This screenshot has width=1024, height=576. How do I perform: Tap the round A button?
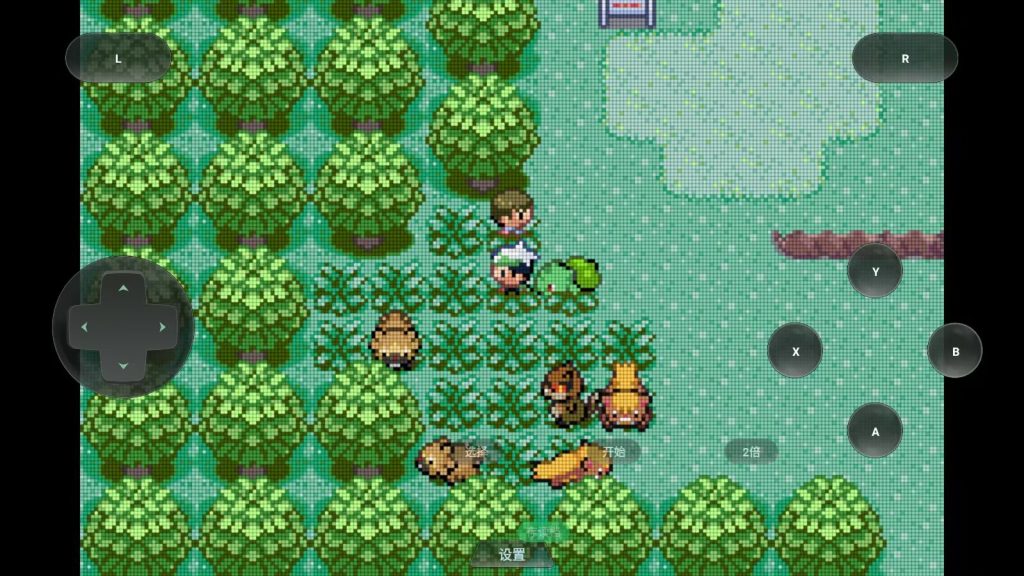coord(875,431)
